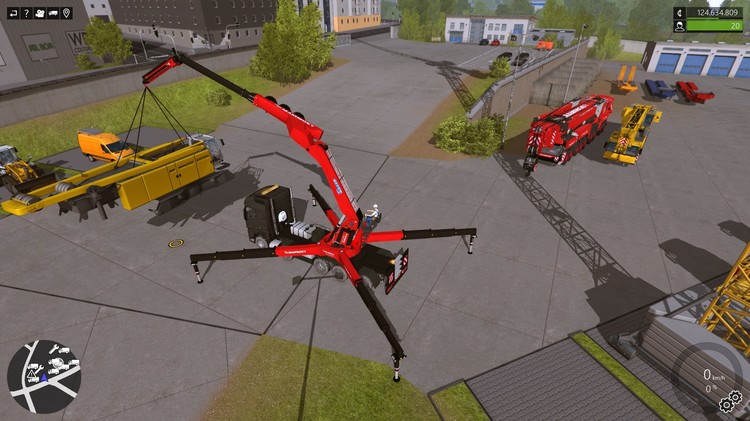The width and height of the screenshot is (750, 421).
Task: Open the help question mark icon
Action: pos(26,13)
